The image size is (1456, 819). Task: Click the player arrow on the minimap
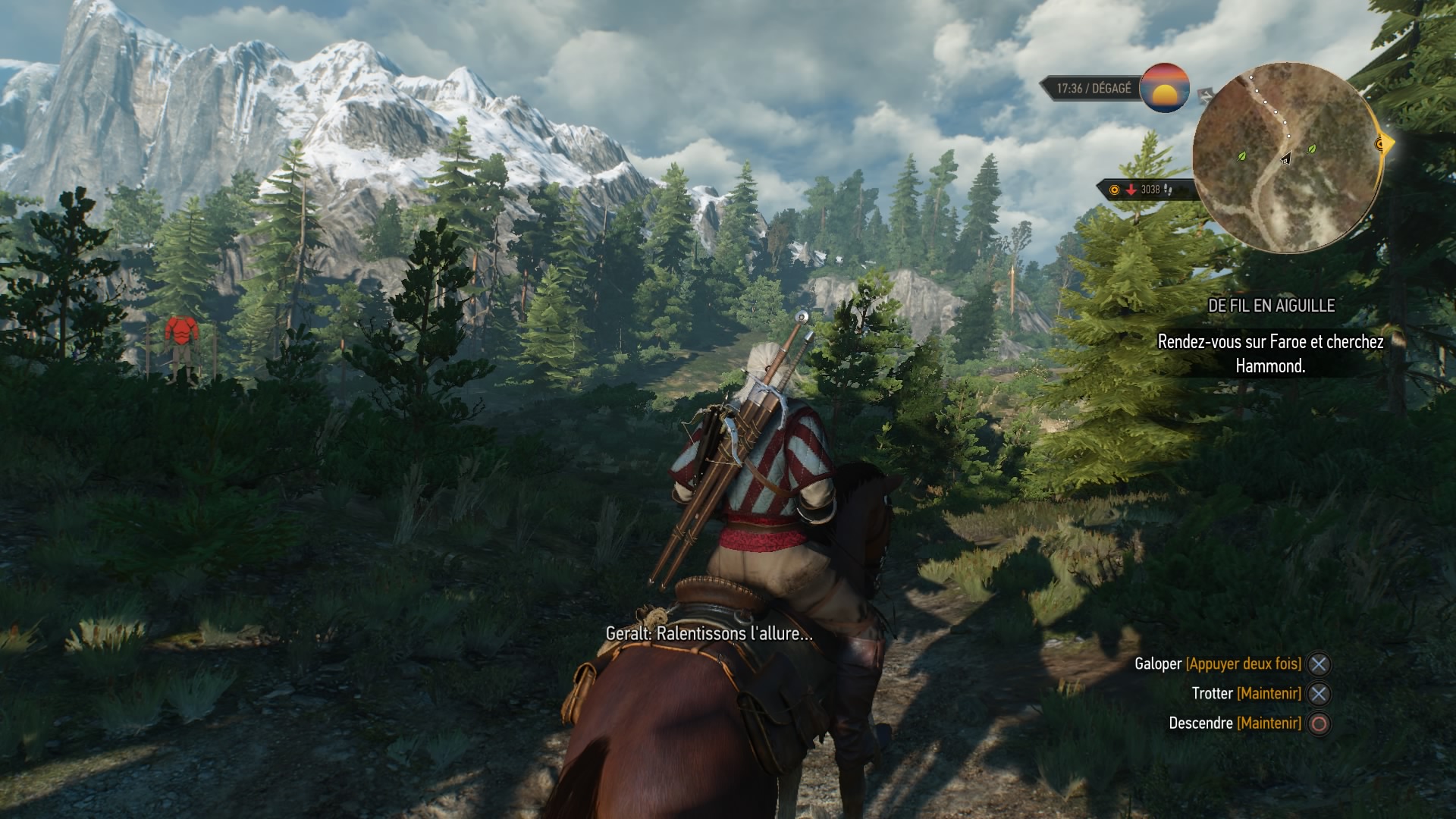(x=1286, y=158)
